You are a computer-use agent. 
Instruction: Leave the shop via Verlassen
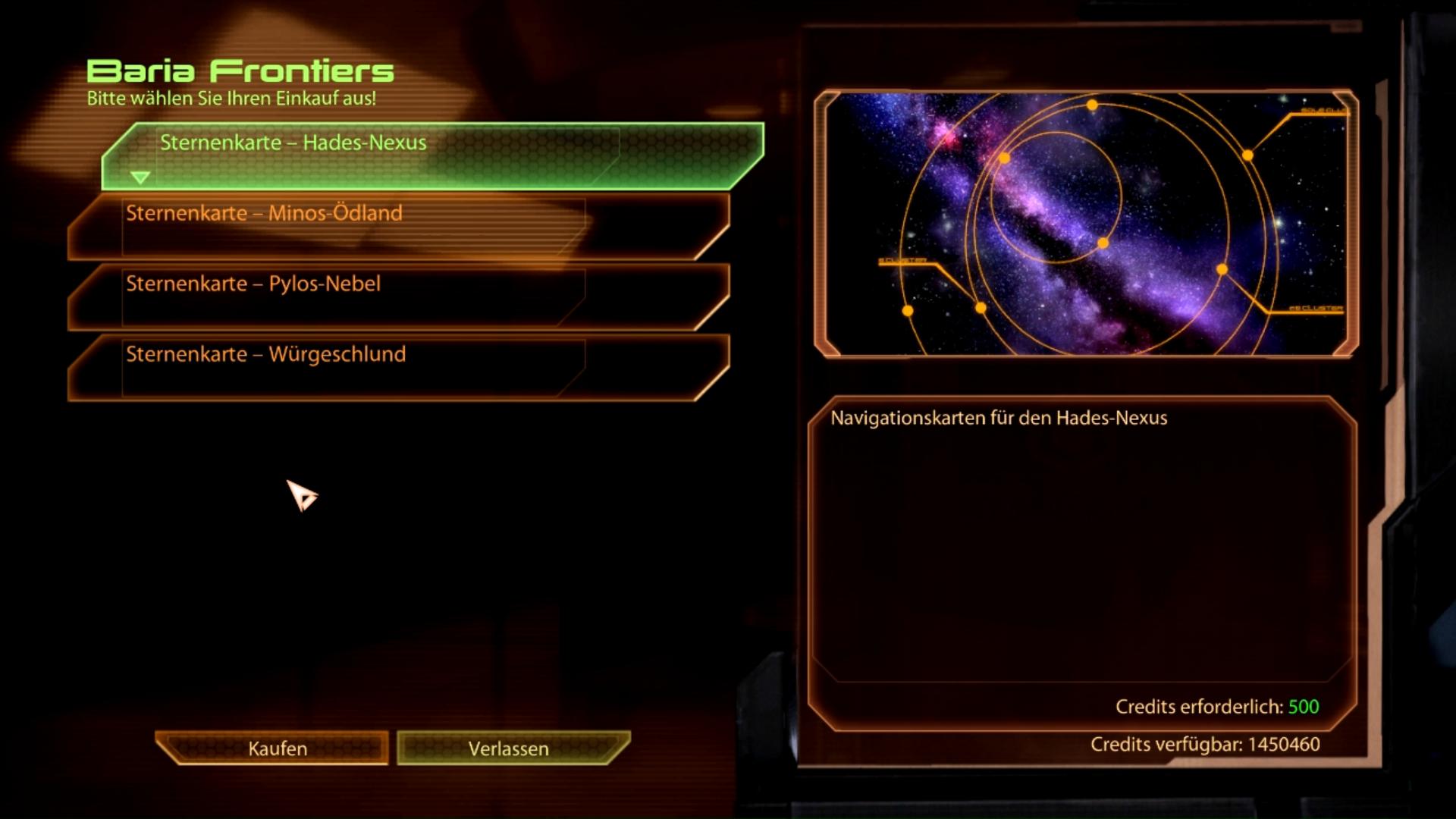(x=509, y=748)
